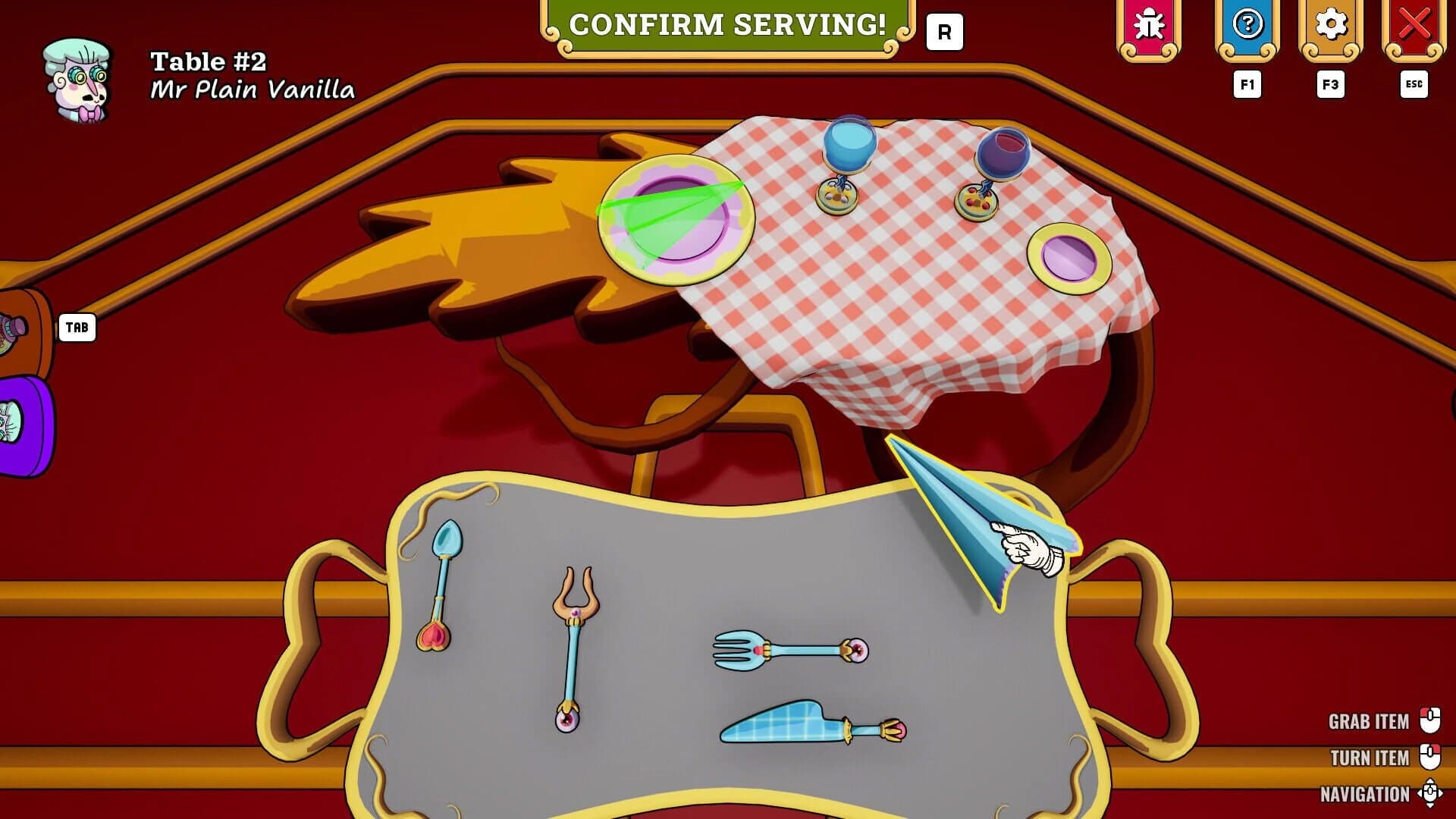1456x819 pixels.
Task: Open the TAB side tray drawer
Action: [76, 328]
